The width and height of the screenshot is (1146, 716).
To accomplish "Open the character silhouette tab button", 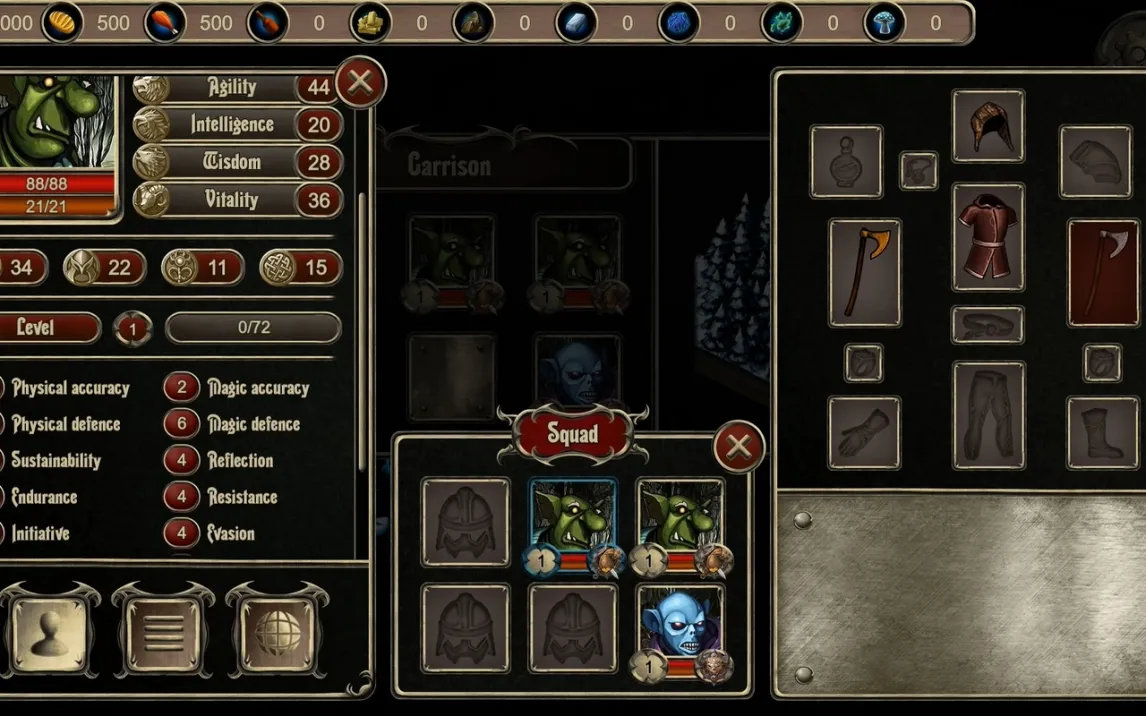I will point(48,635).
